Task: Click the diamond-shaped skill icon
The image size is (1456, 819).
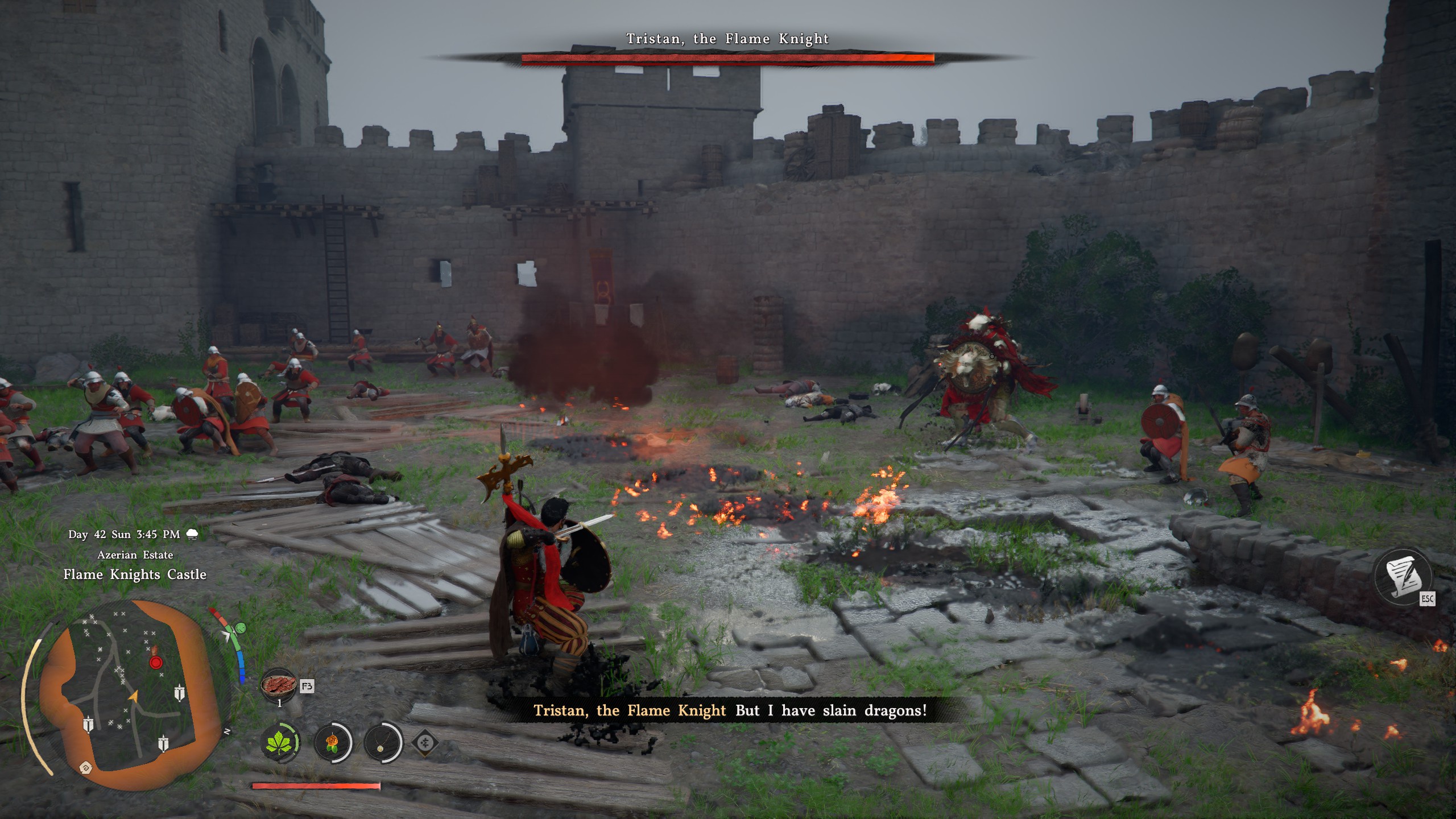Action: [x=425, y=742]
